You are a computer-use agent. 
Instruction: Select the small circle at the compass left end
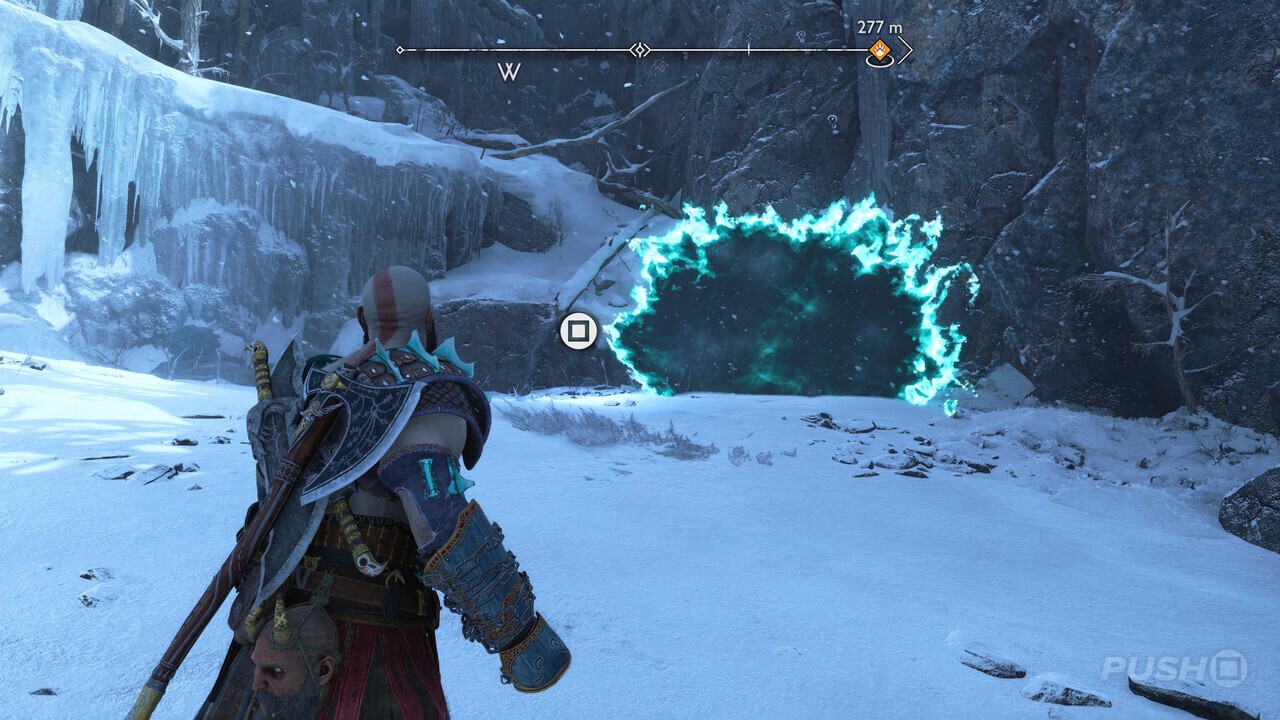400,49
